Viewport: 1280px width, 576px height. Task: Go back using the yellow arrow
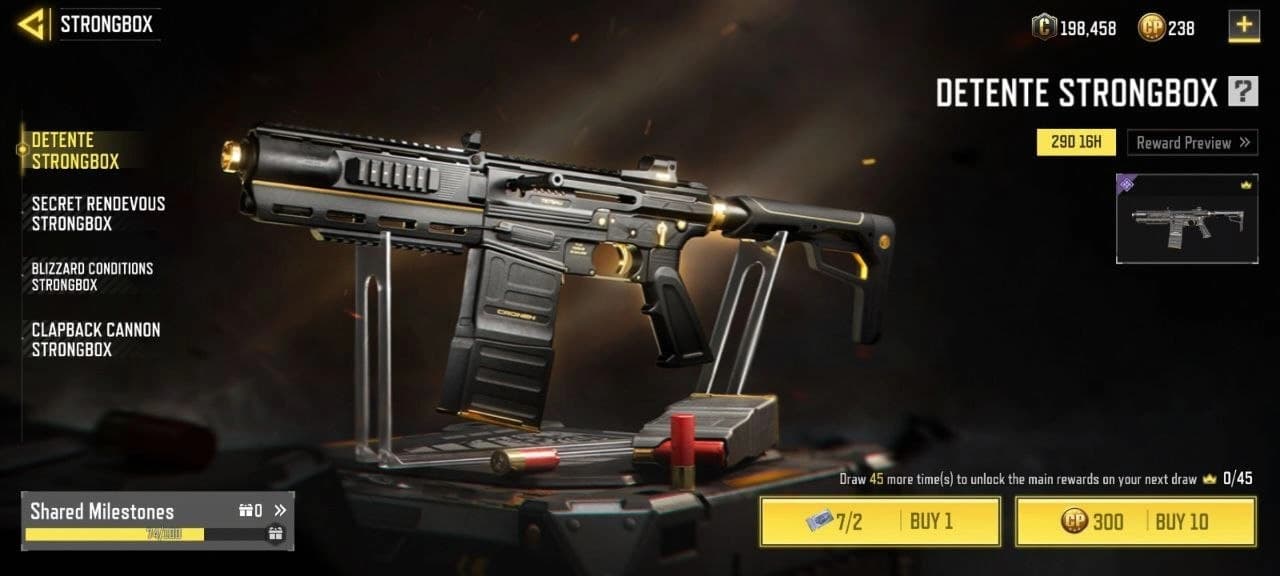pos(34,24)
